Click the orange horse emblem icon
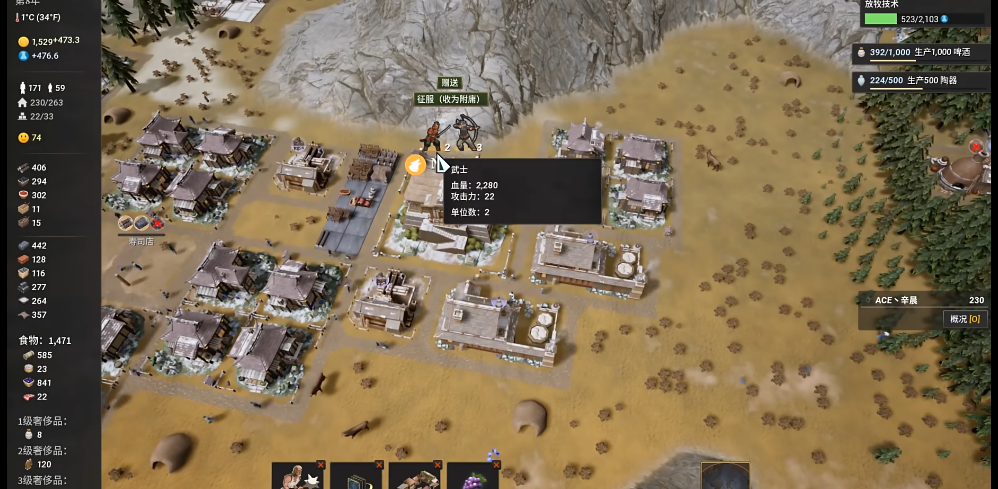The image size is (998, 489). tap(416, 165)
